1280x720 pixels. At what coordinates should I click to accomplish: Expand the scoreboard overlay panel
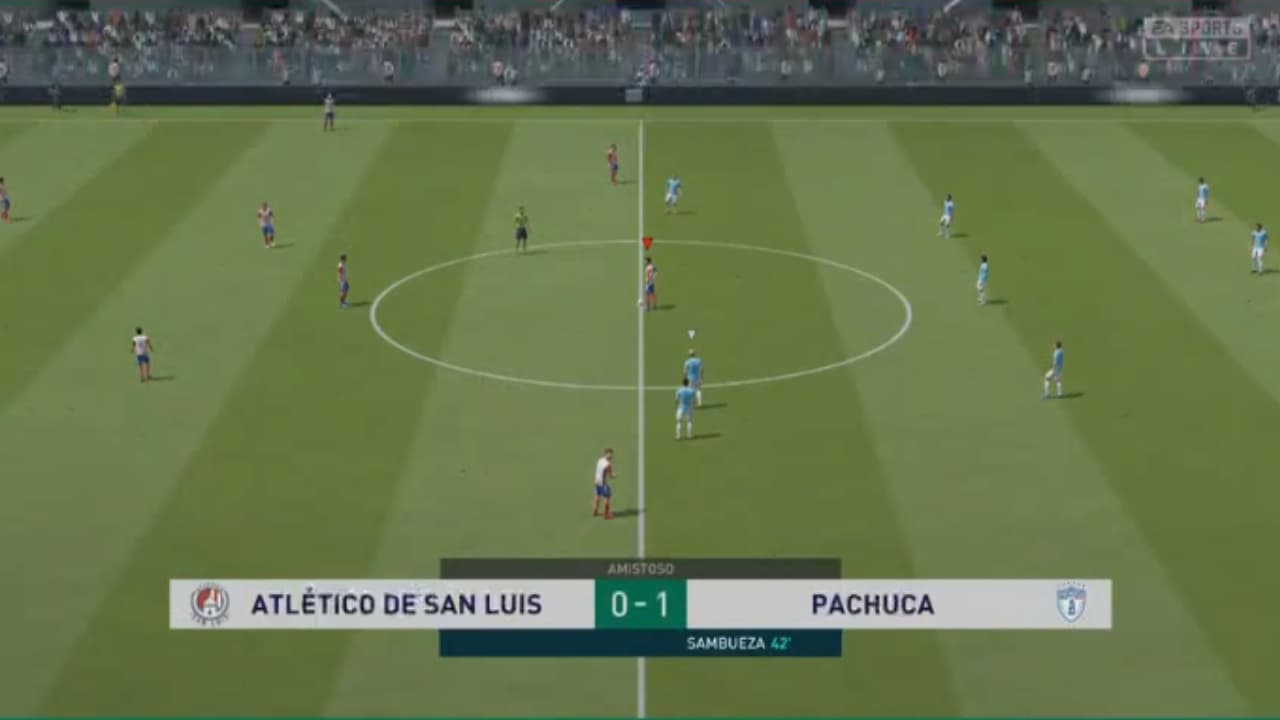coord(640,604)
